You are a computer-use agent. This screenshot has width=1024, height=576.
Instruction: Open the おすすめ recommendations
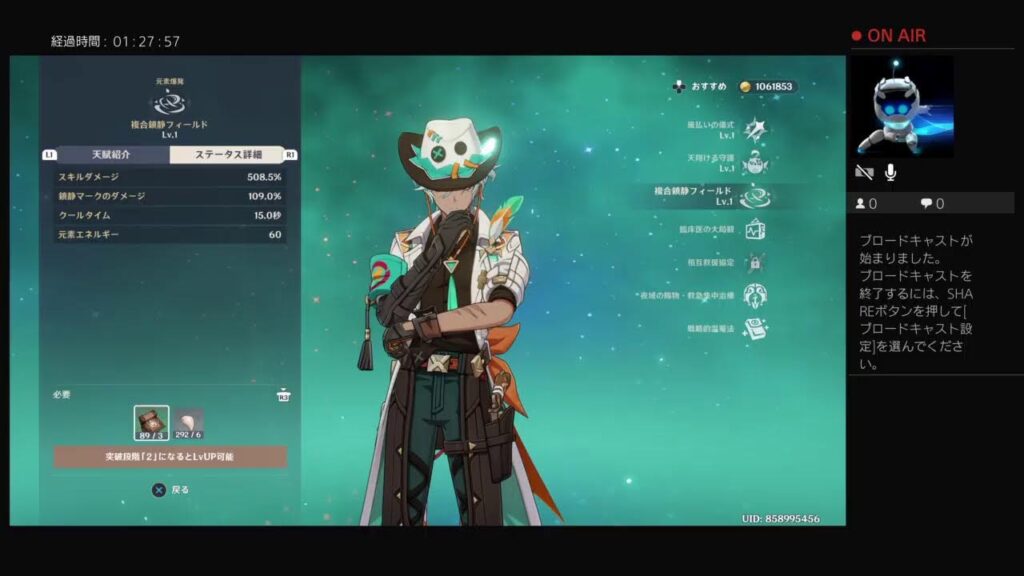[x=700, y=87]
